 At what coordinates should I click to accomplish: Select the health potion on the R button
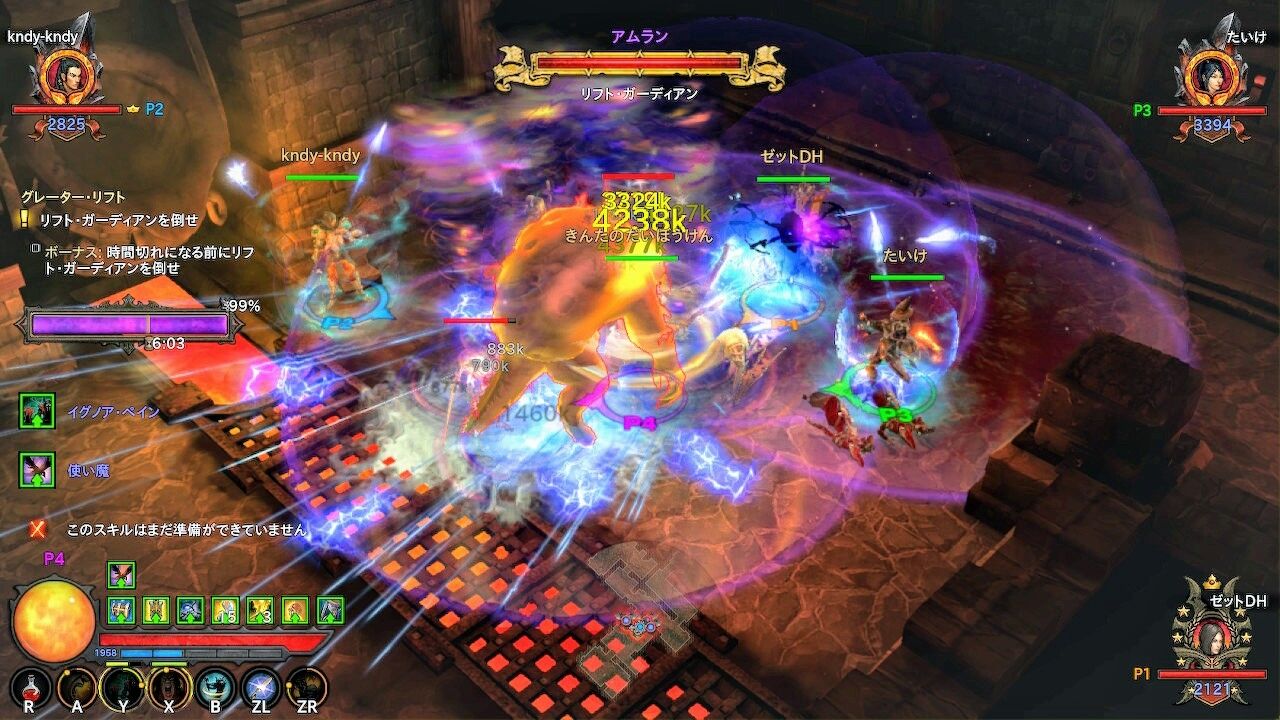click(30, 685)
